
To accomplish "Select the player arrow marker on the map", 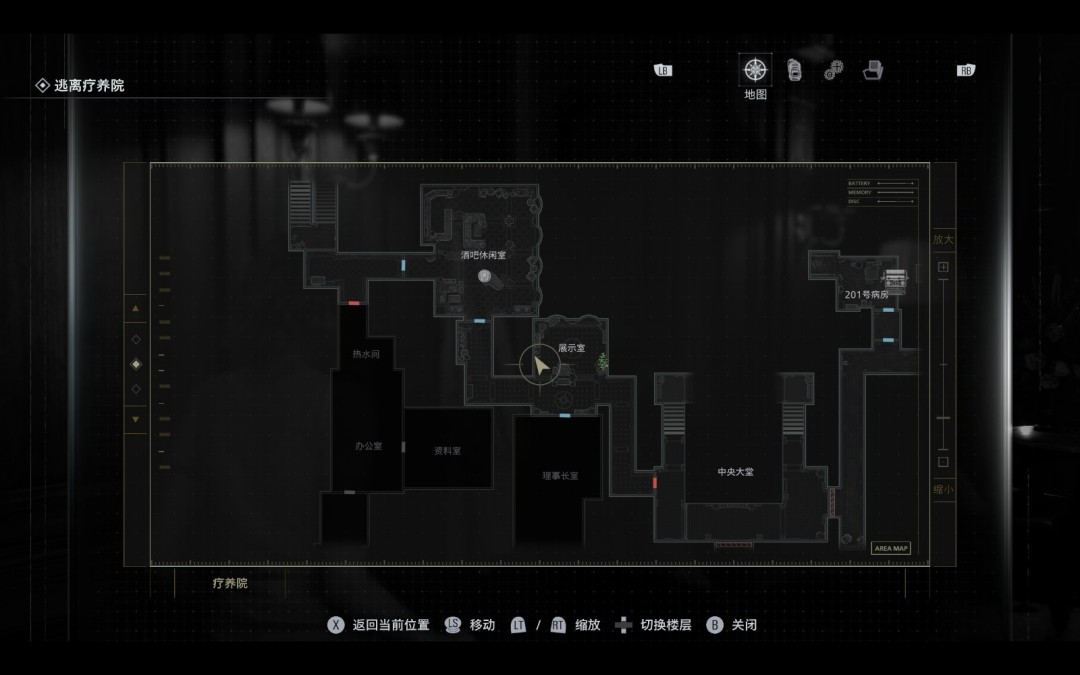I will pos(540,367).
